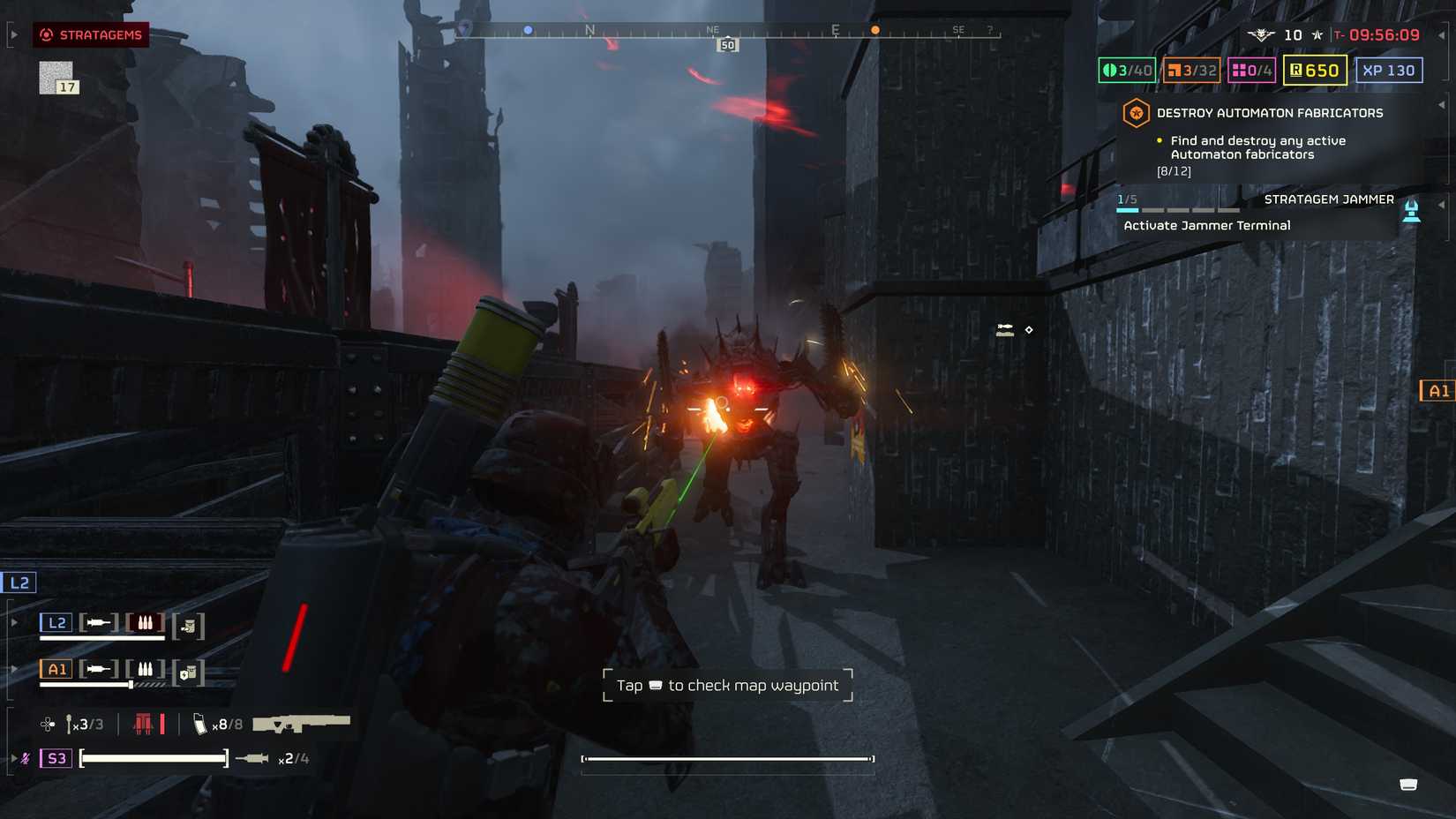The height and width of the screenshot is (819, 1456).
Task: Toggle the muted microphone icon
Action: (26, 758)
